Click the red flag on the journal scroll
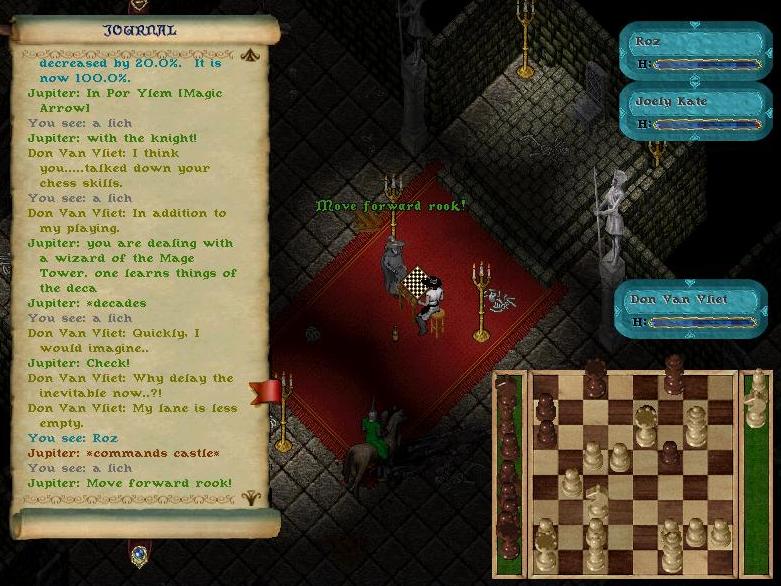 tap(266, 391)
